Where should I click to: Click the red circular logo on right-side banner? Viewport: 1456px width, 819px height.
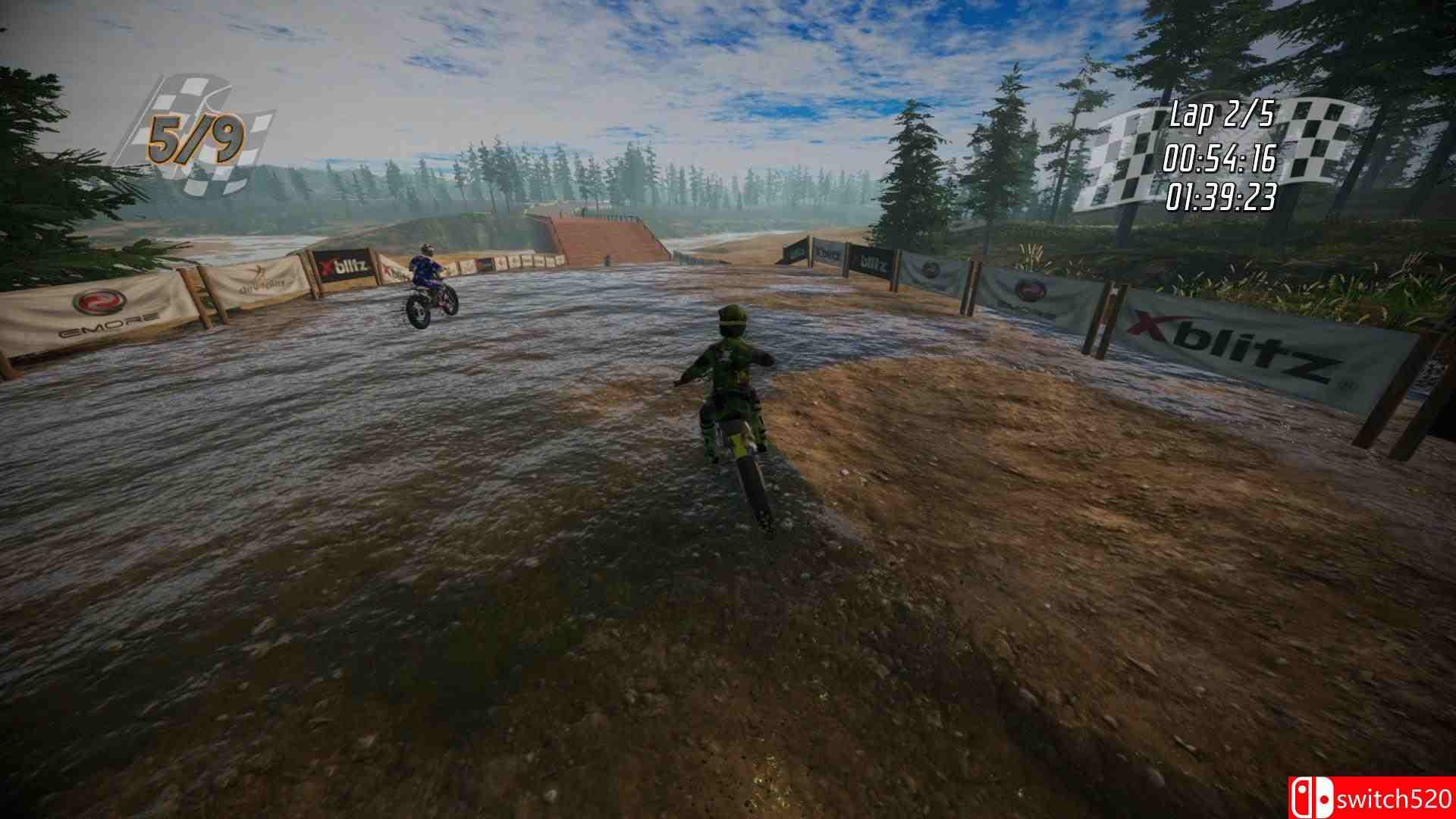[x=1029, y=290]
